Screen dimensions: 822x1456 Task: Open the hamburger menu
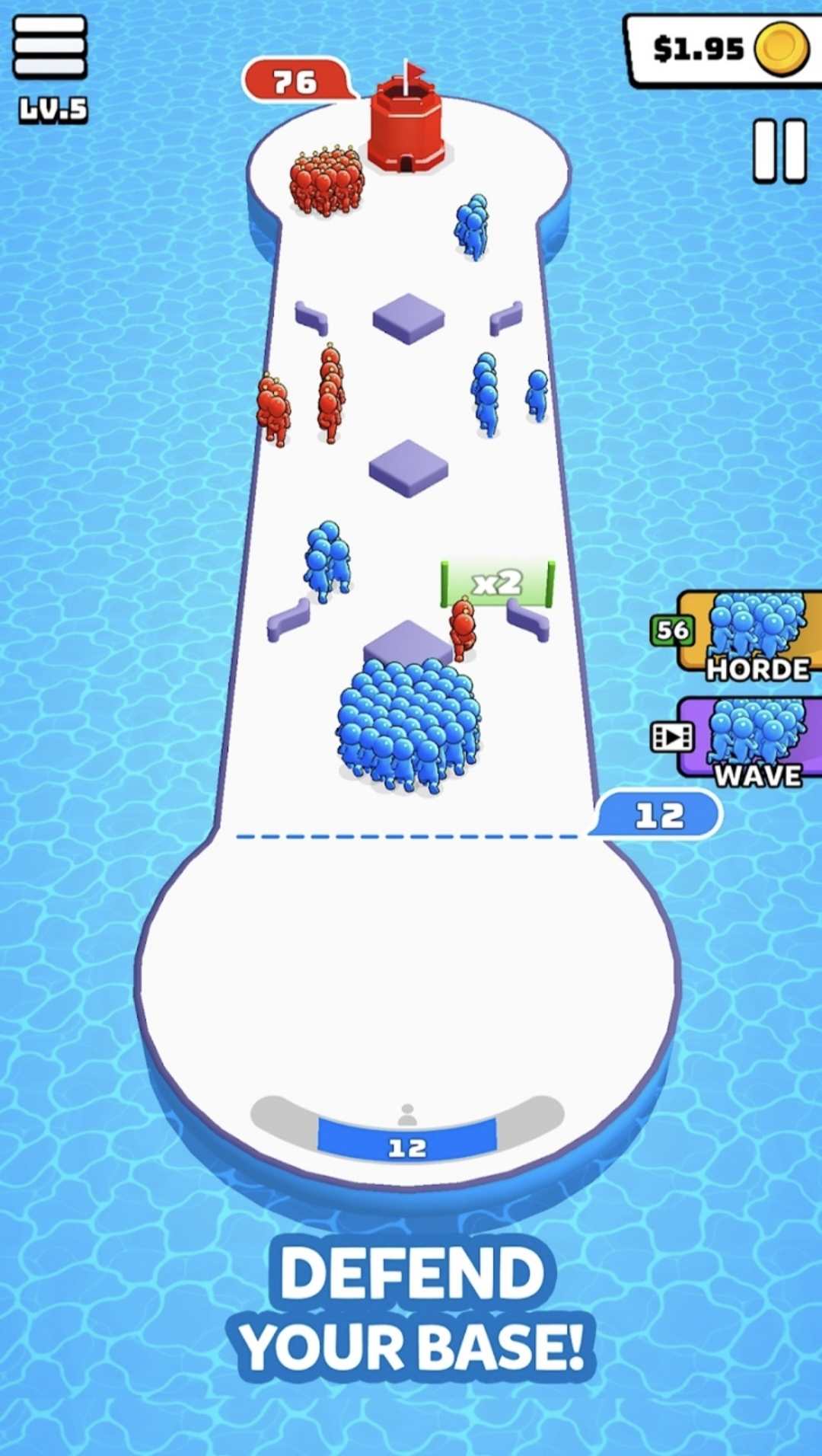[x=49, y=46]
